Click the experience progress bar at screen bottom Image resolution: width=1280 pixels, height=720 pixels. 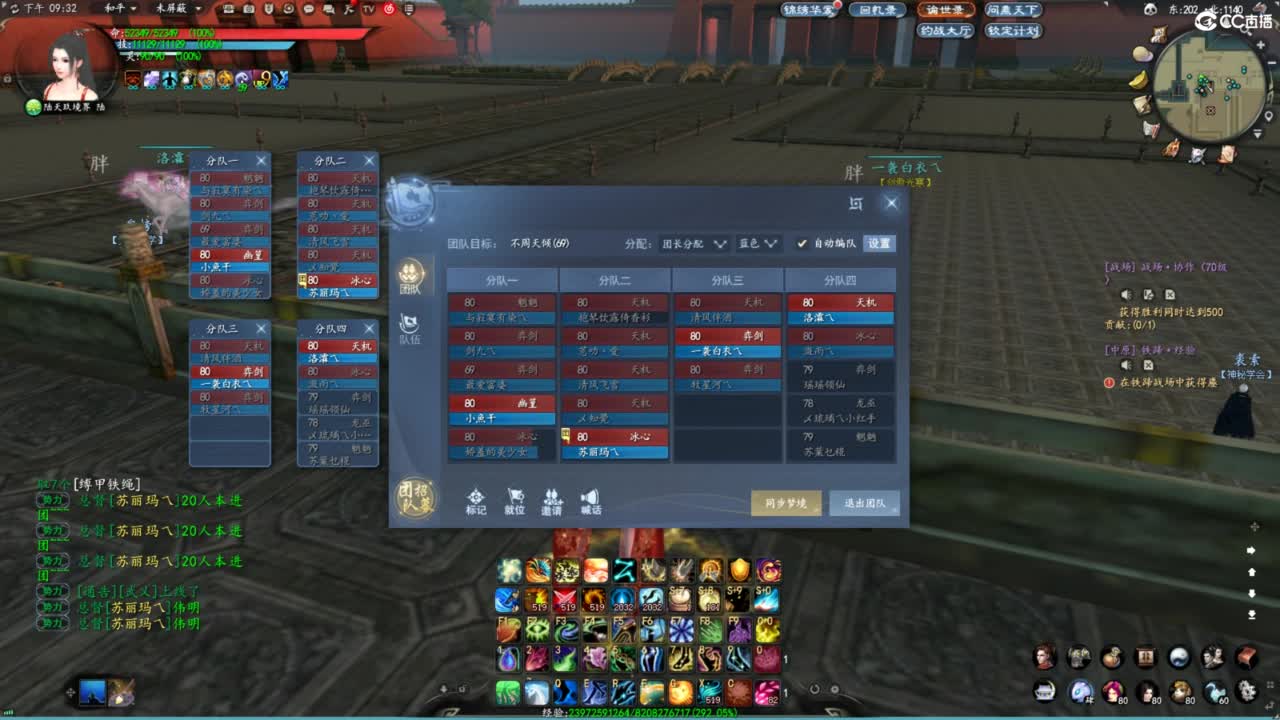click(x=640, y=714)
